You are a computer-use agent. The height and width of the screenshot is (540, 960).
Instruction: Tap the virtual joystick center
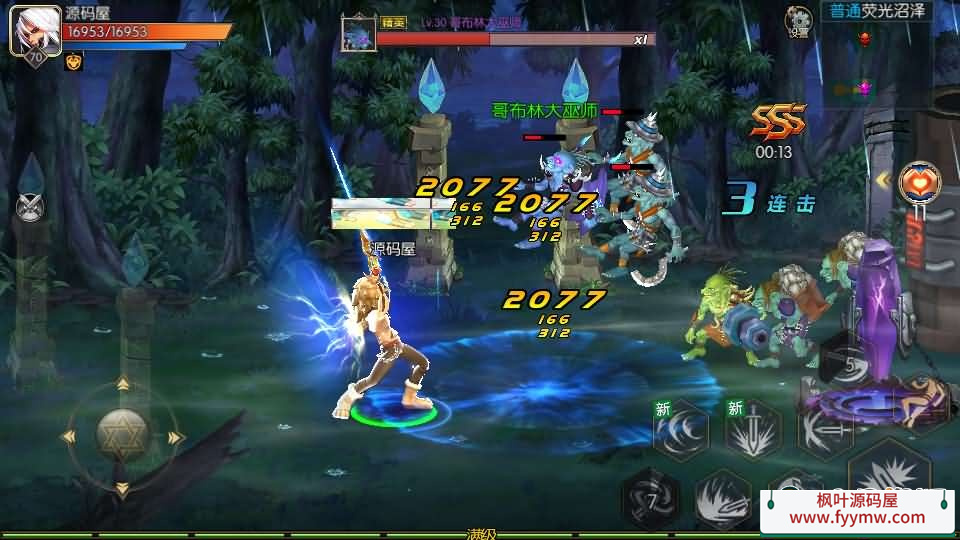point(122,435)
